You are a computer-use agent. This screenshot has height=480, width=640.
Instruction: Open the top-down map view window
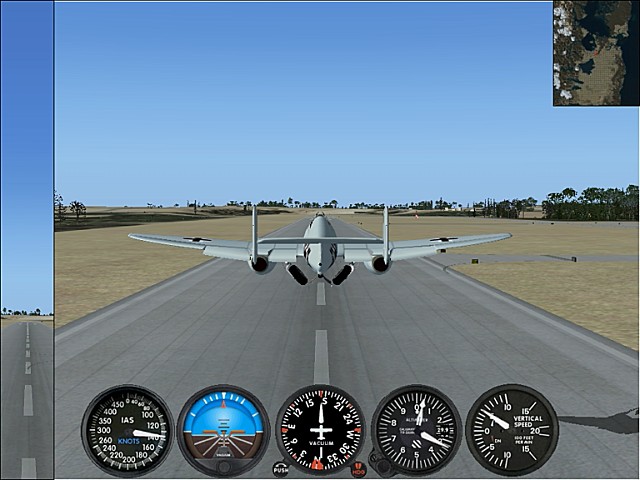click(596, 53)
